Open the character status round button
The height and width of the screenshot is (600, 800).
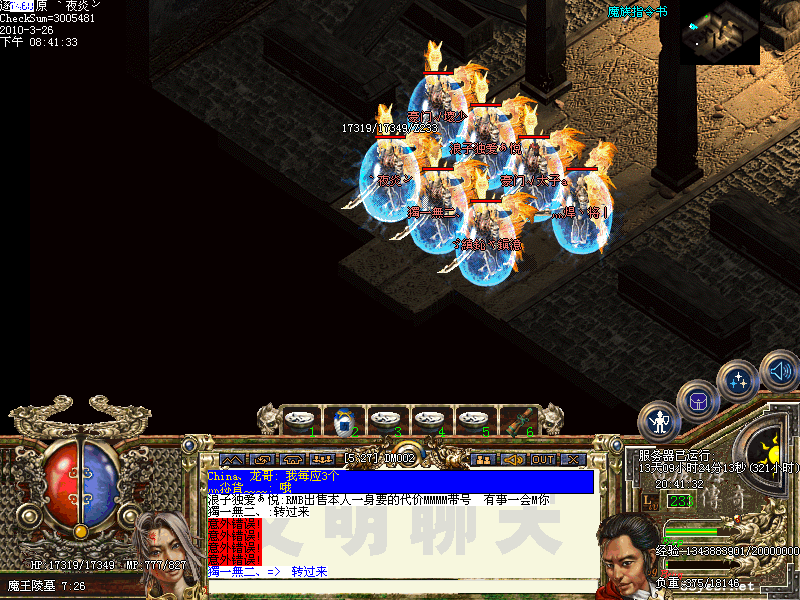[x=659, y=420]
